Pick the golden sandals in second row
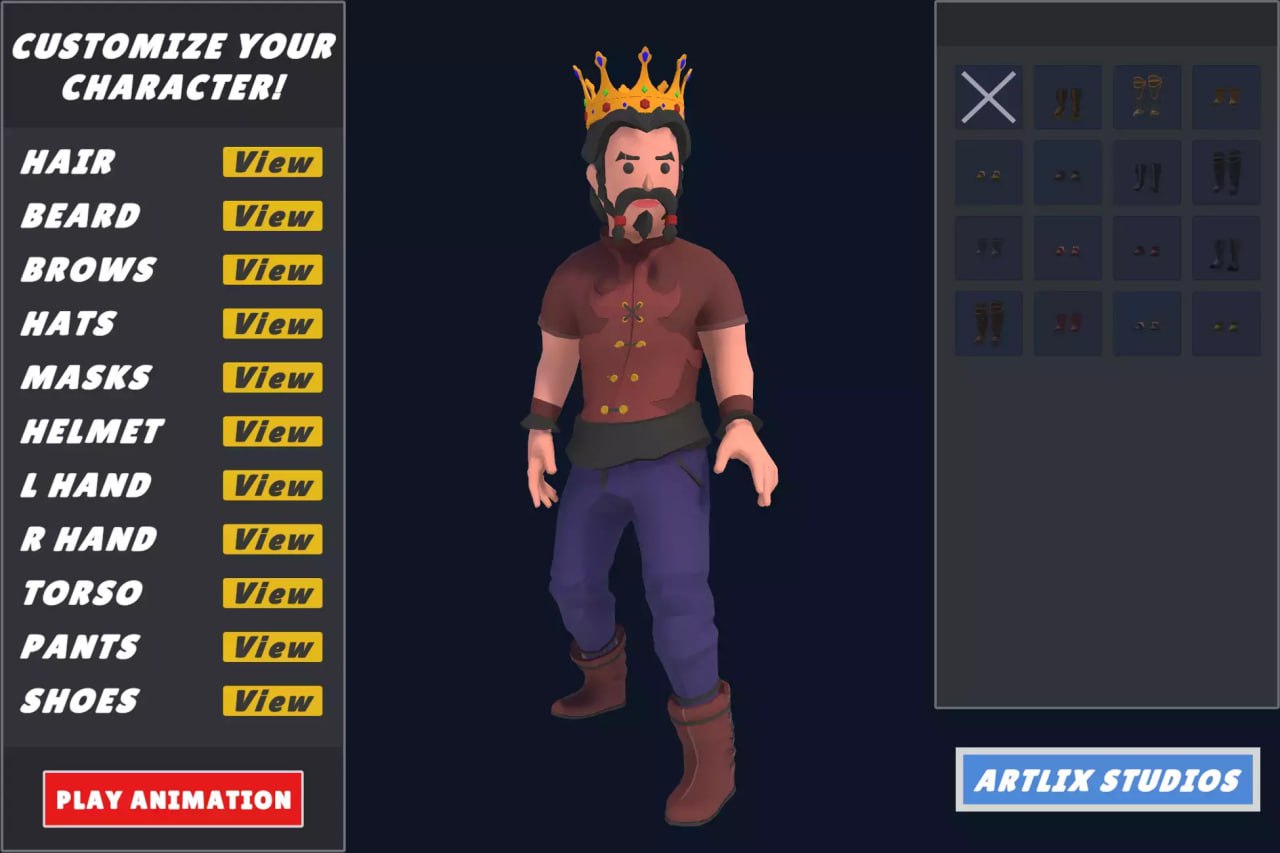The image size is (1280, 853). pos(988,172)
